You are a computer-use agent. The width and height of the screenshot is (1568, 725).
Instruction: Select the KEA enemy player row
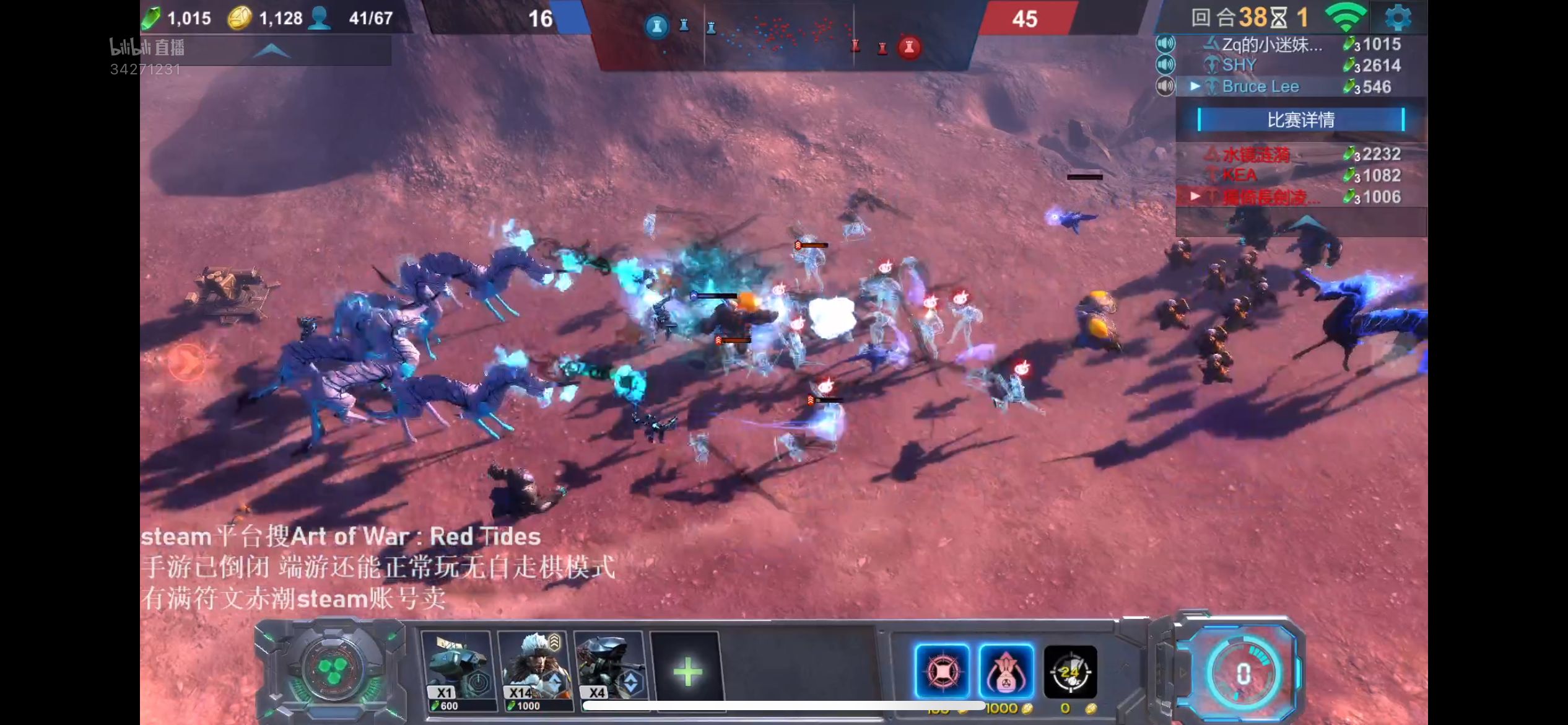pyautogui.click(x=1239, y=175)
